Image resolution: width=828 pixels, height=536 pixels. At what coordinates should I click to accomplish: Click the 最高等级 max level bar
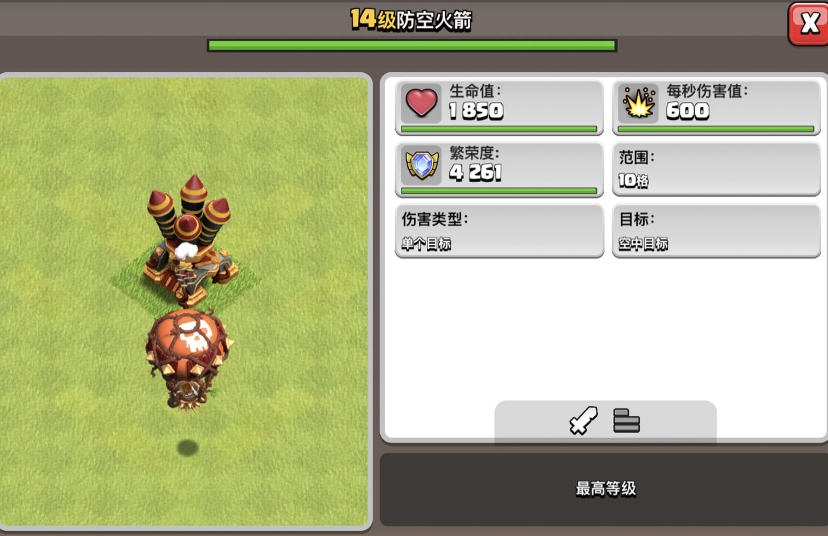604,489
